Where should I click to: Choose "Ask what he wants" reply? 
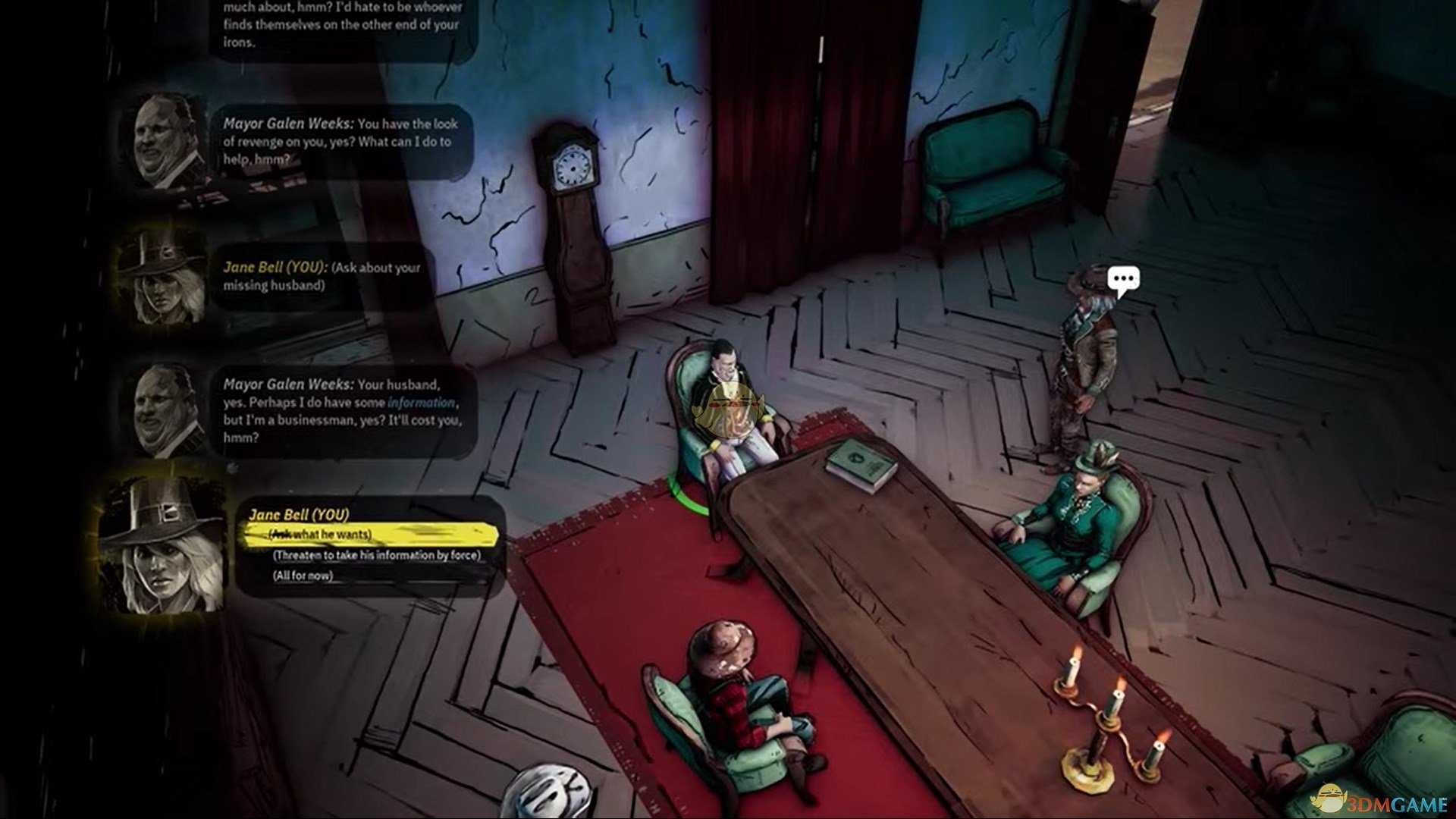click(x=322, y=535)
